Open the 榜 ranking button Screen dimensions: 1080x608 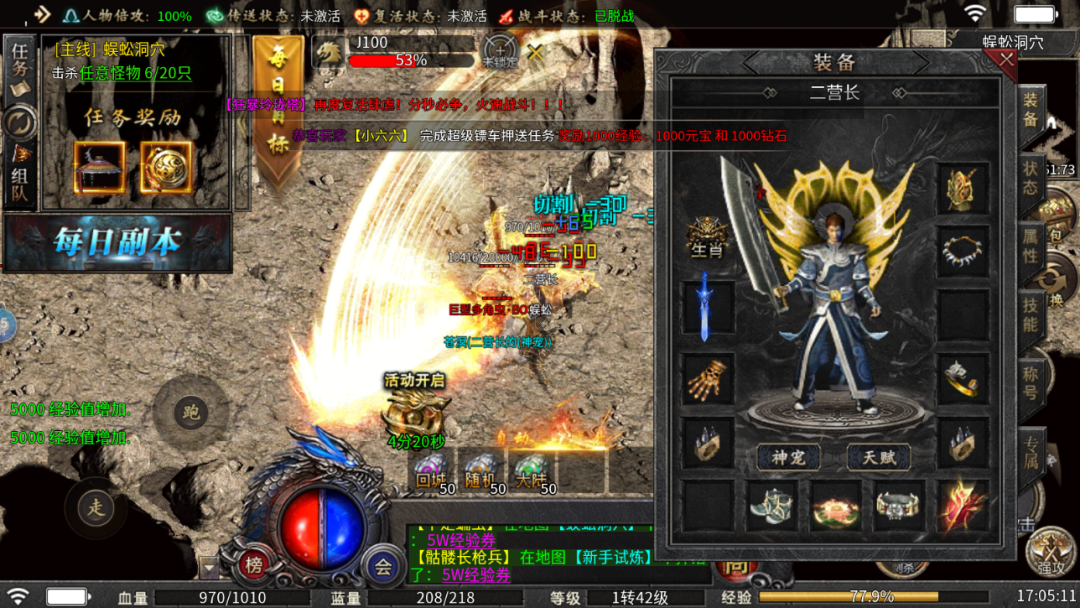pos(254,565)
